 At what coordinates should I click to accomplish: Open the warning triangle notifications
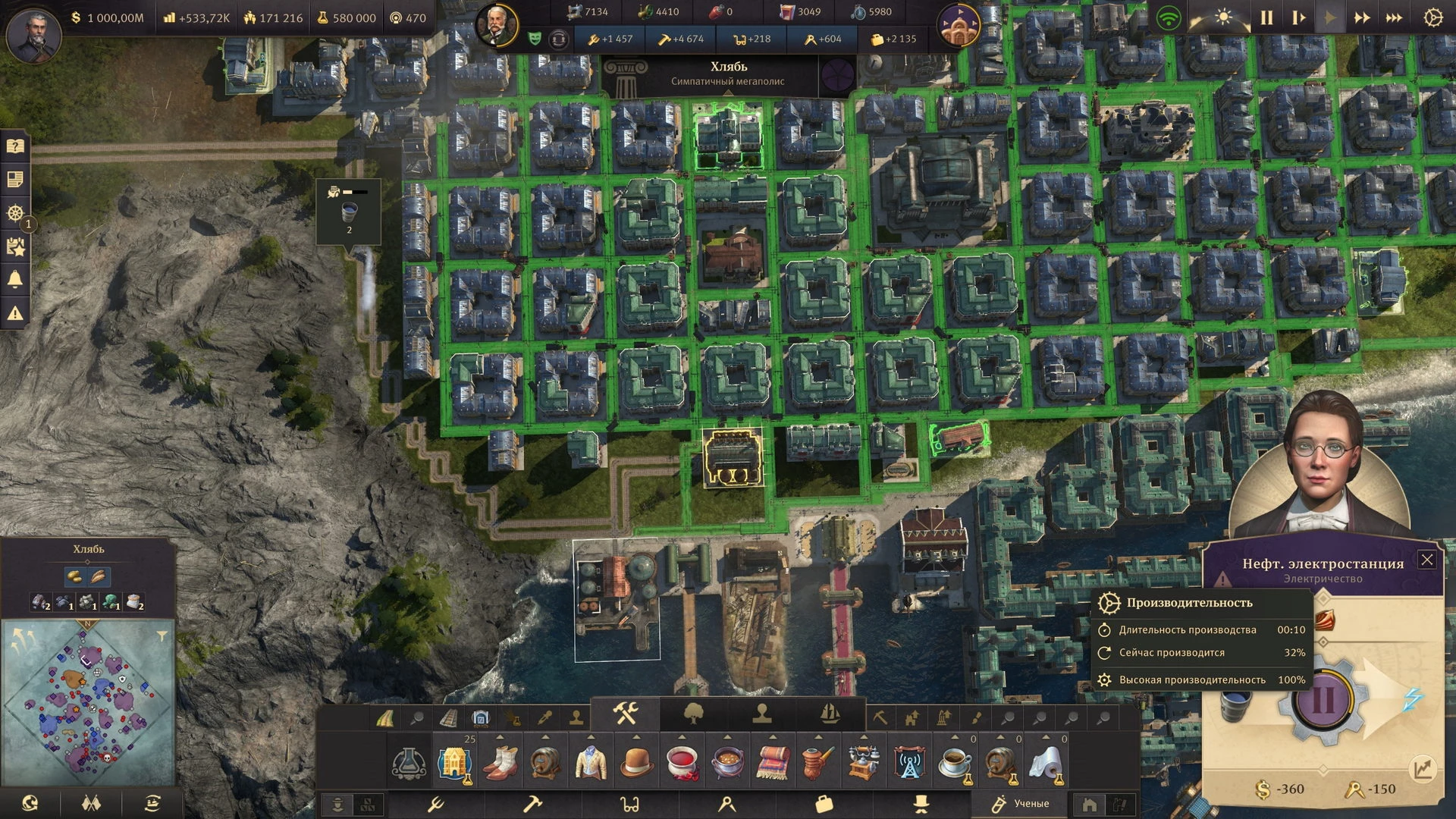15,312
